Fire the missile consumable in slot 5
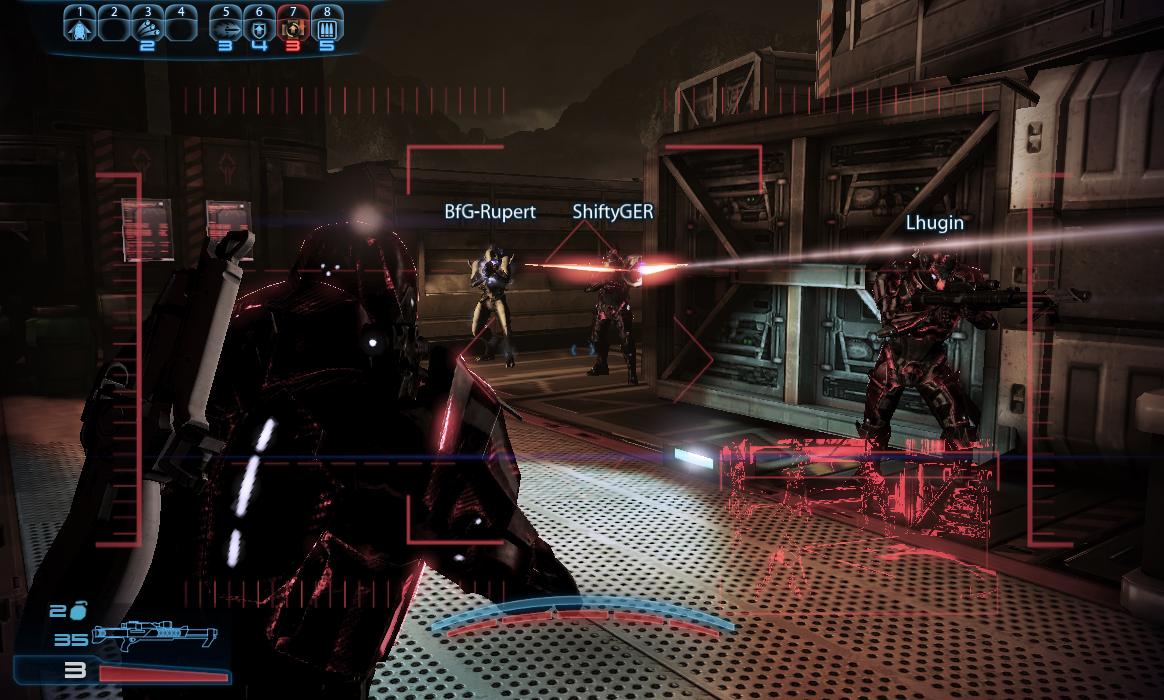This screenshot has width=1164, height=700. pyautogui.click(x=225, y=25)
